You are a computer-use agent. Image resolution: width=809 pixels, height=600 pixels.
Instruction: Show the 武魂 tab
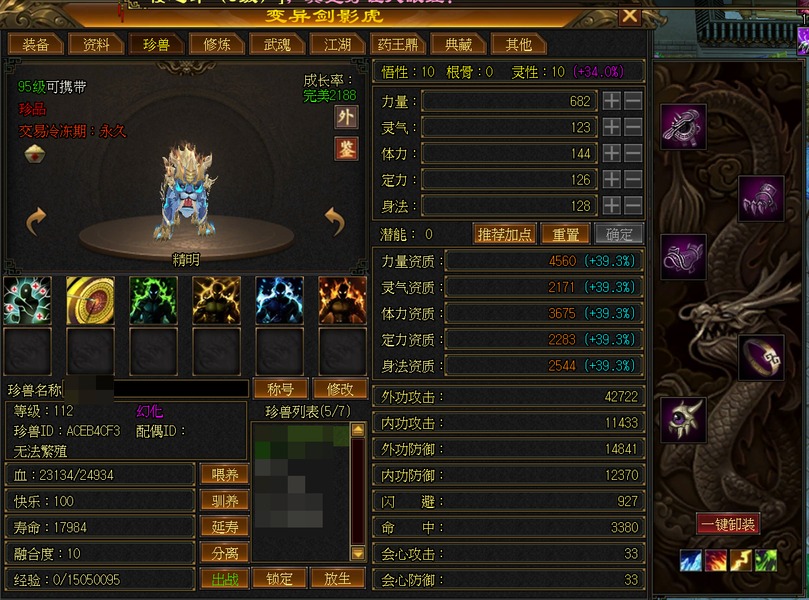click(277, 44)
